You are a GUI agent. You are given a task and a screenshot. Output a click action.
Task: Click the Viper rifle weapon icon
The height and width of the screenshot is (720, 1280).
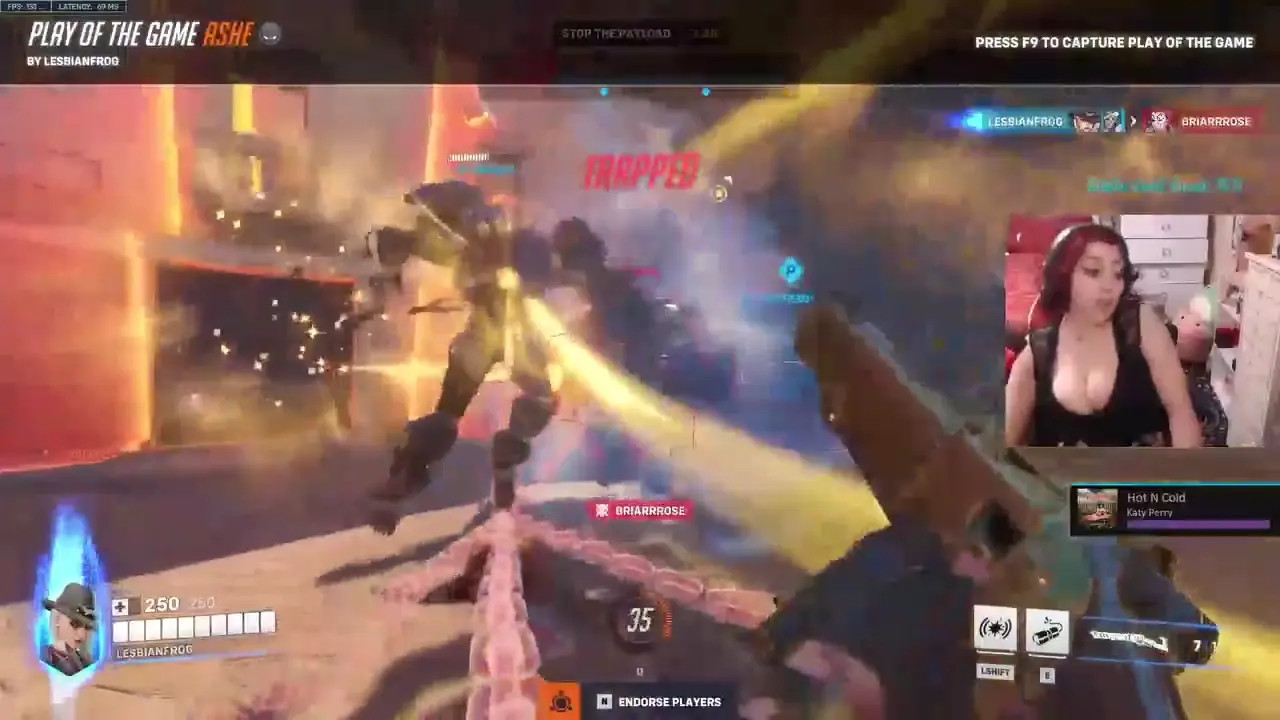click(1130, 640)
